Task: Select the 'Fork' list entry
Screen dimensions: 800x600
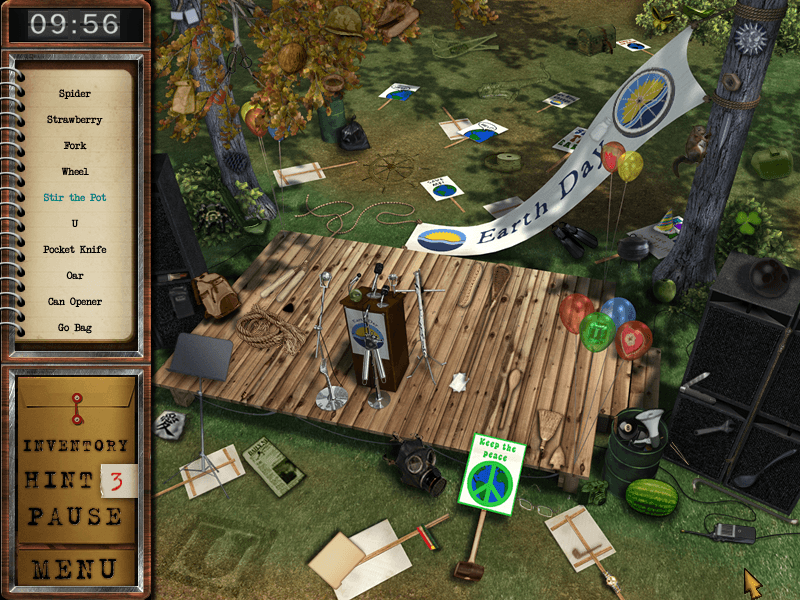Action: [75, 146]
